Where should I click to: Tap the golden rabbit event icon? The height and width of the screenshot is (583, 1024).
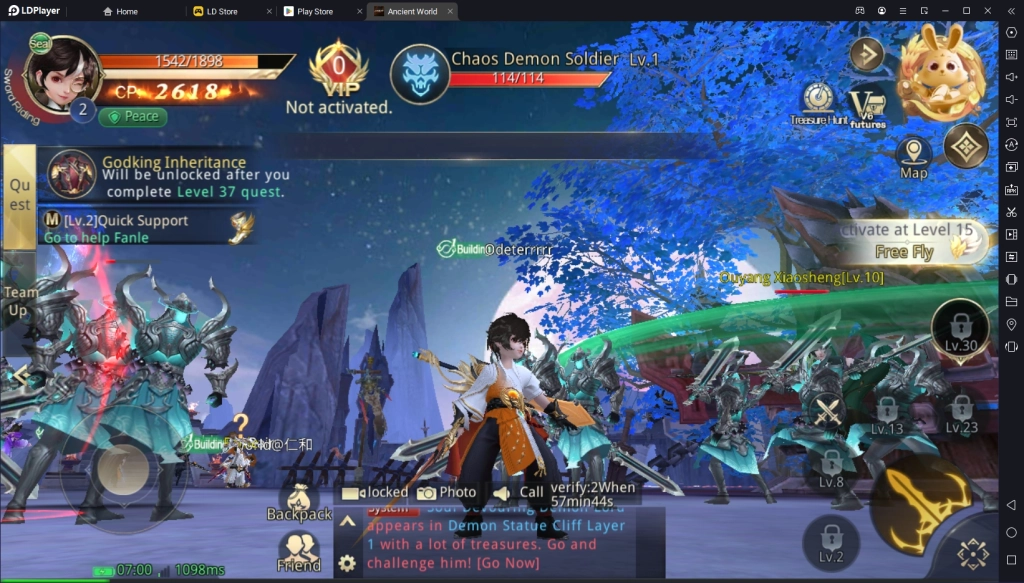point(939,72)
